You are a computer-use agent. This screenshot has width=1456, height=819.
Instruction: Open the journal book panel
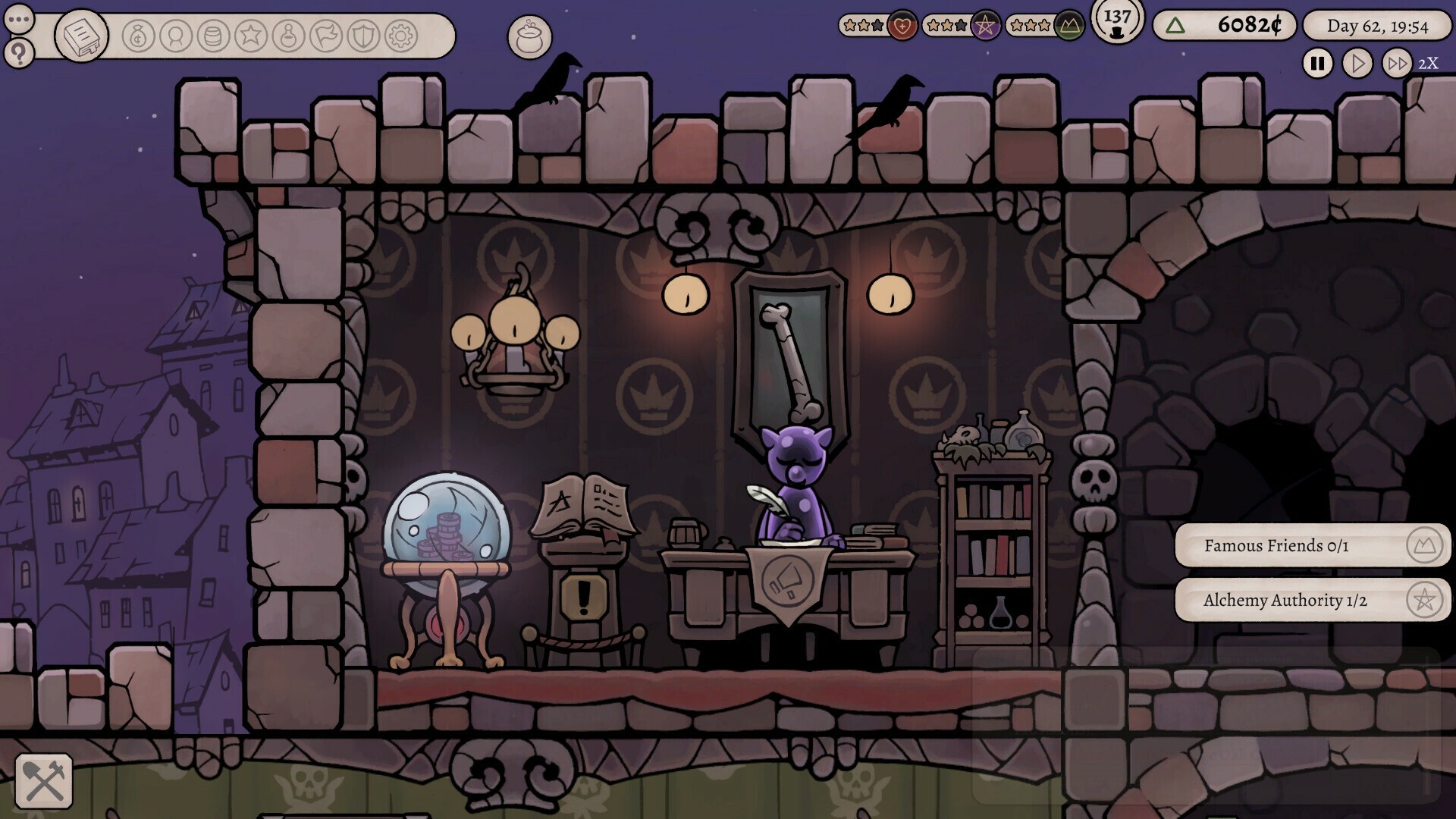tap(82, 36)
